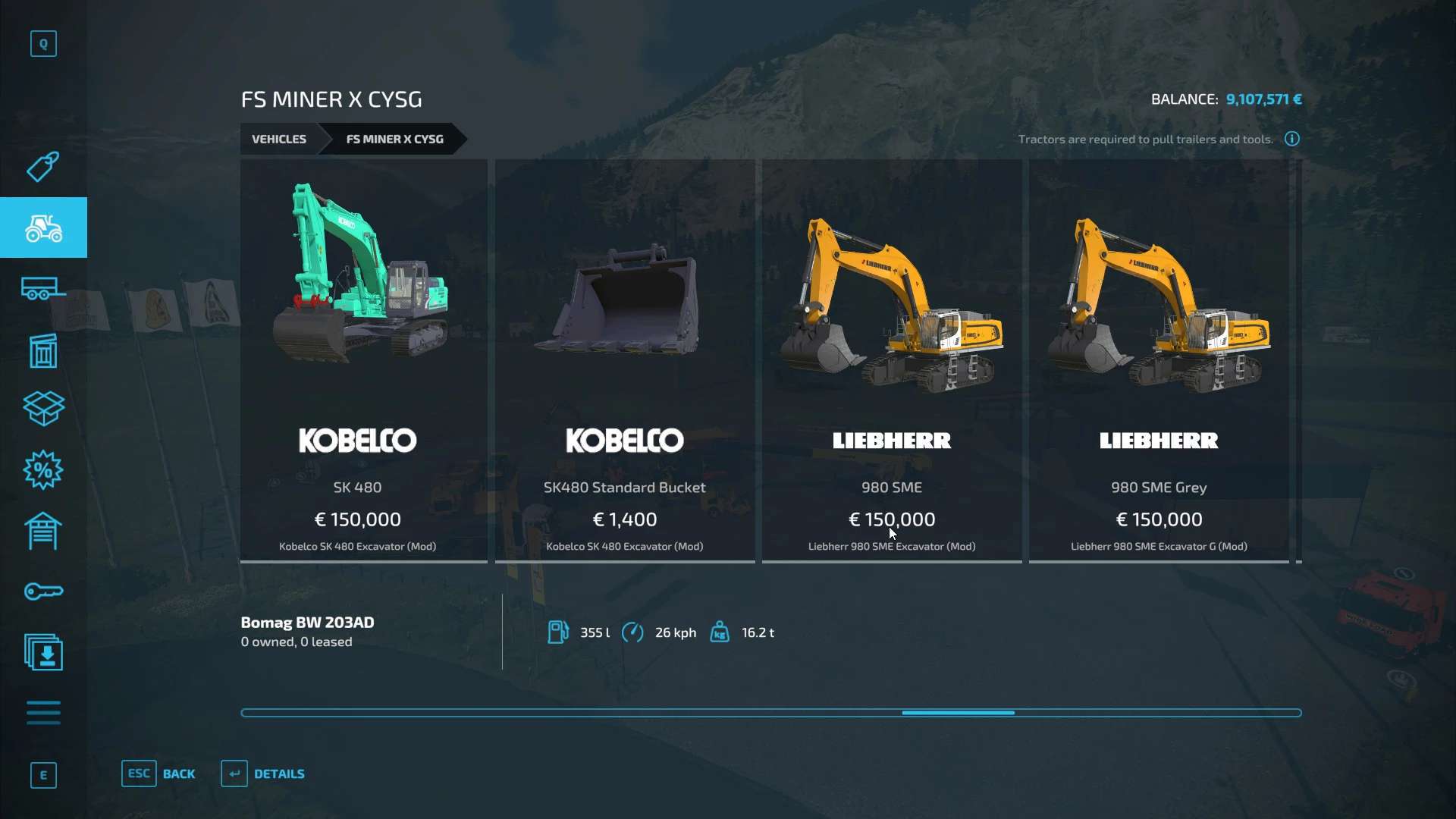Click the info icon next to tractor hint
Image resolution: width=1456 pixels, height=819 pixels.
(1291, 139)
